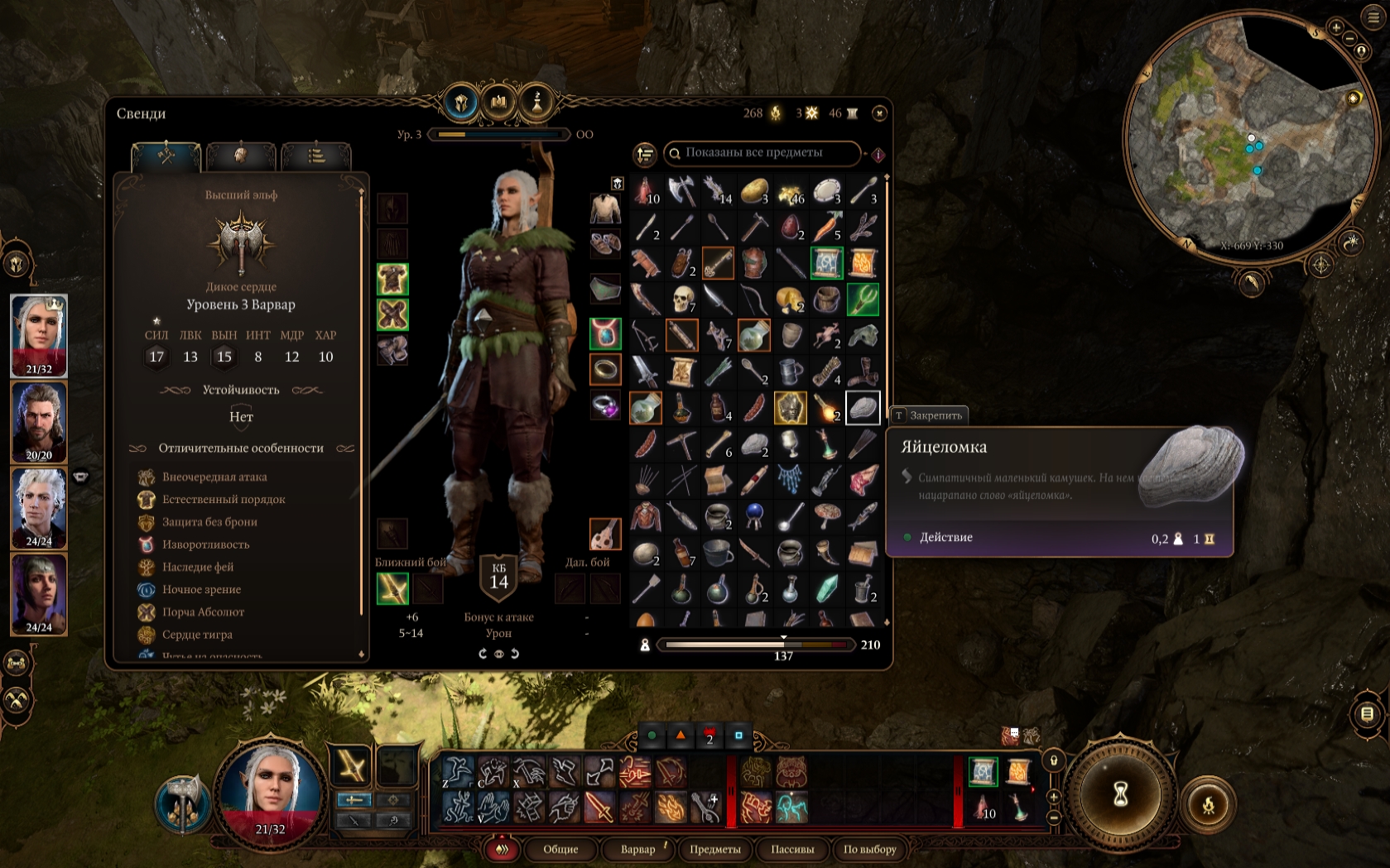Viewport: 1390px width, 868px height.
Task: Select the По выбору hotbar tab
Action: (869, 849)
